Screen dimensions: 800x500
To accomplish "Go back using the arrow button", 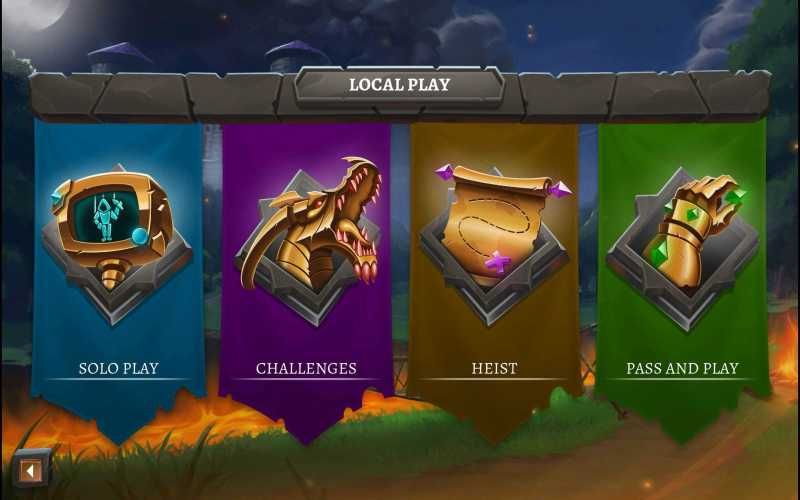I will coord(32,470).
